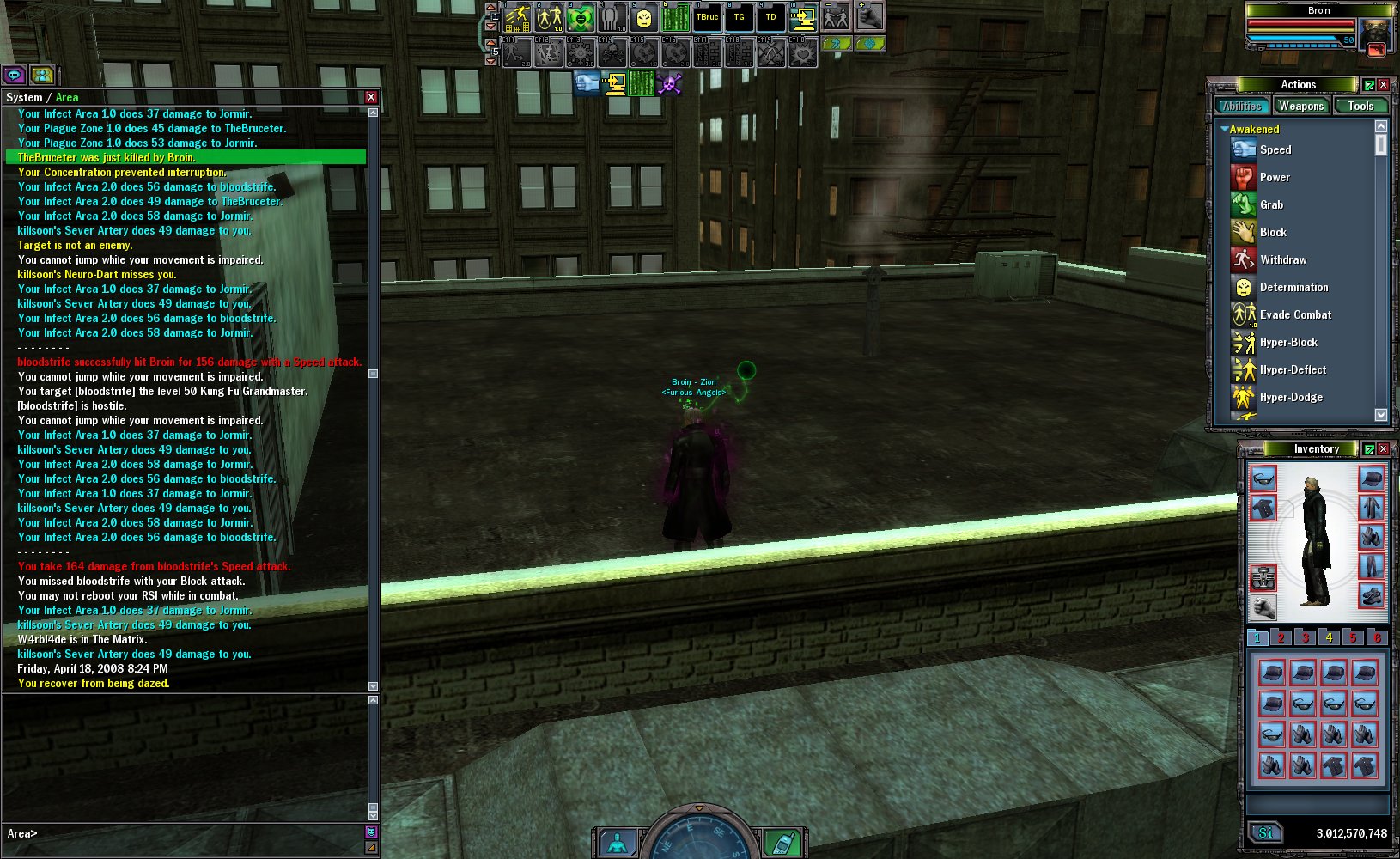Image resolution: width=1400 pixels, height=859 pixels.
Task: Open the cell phone icon beside the compass
Action: point(780,844)
